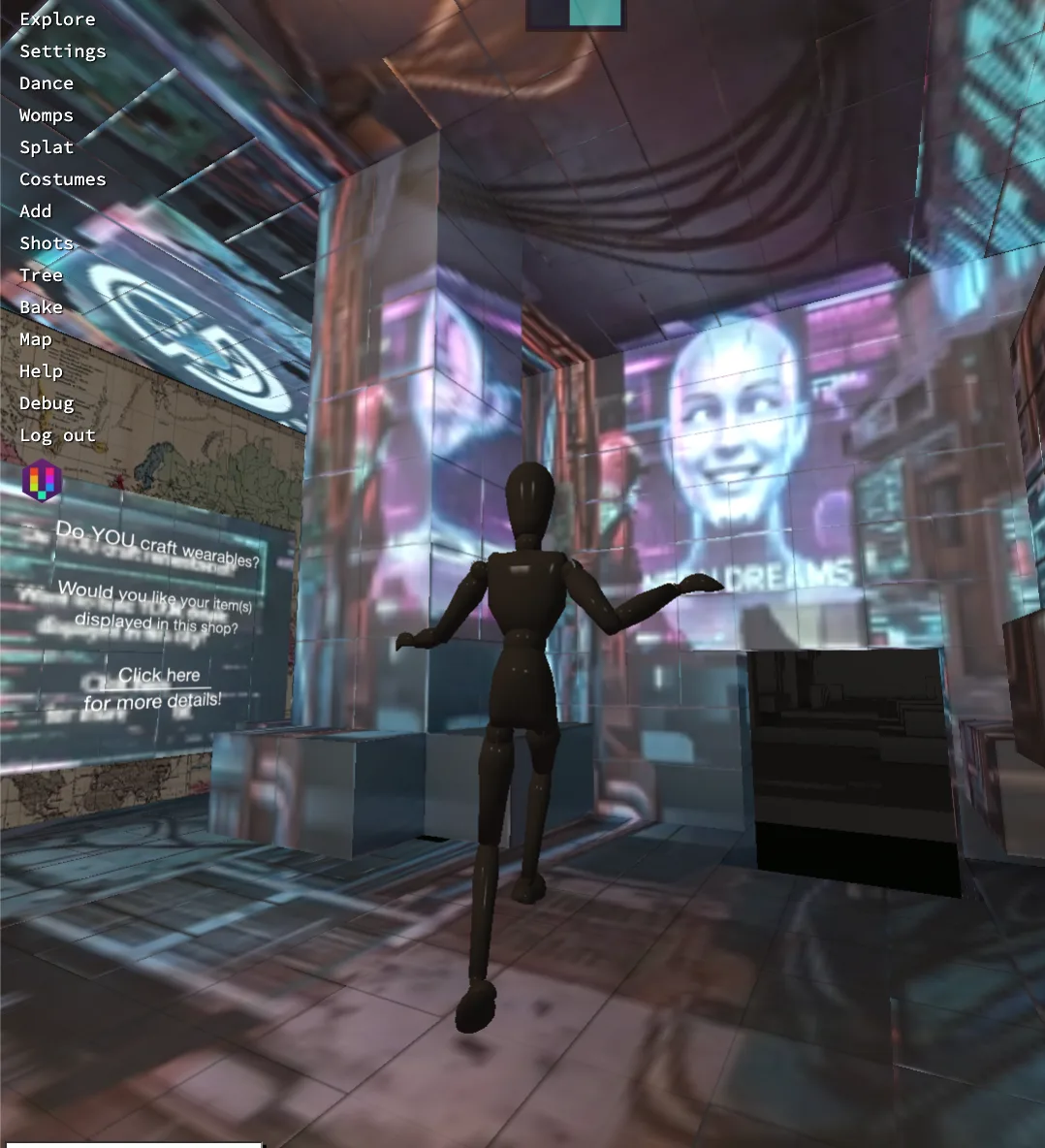The height and width of the screenshot is (1148, 1045).
Task: Open the Costumes menu
Action: click(x=62, y=179)
